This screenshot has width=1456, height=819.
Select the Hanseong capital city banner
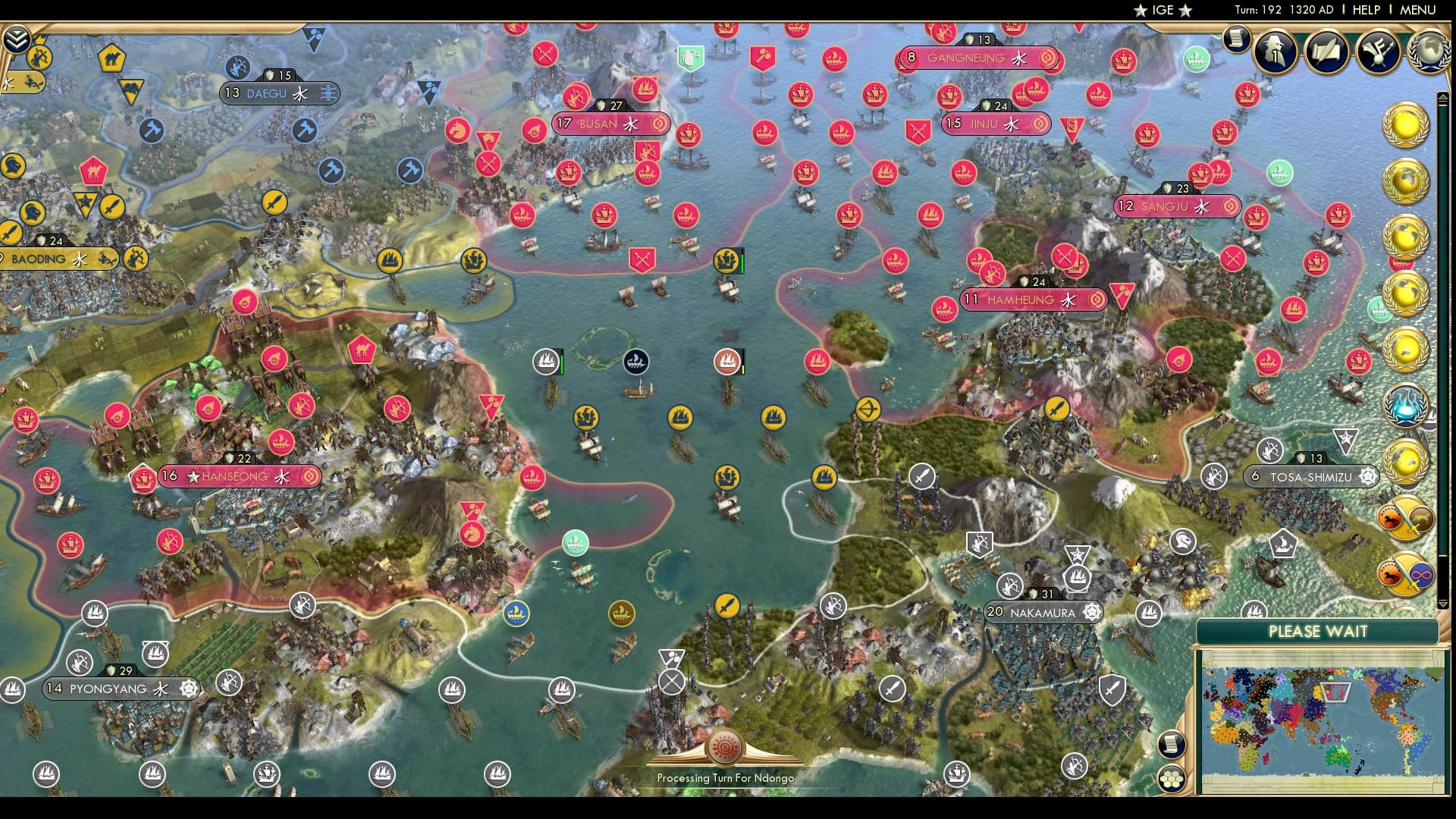click(x=239, y=476)
